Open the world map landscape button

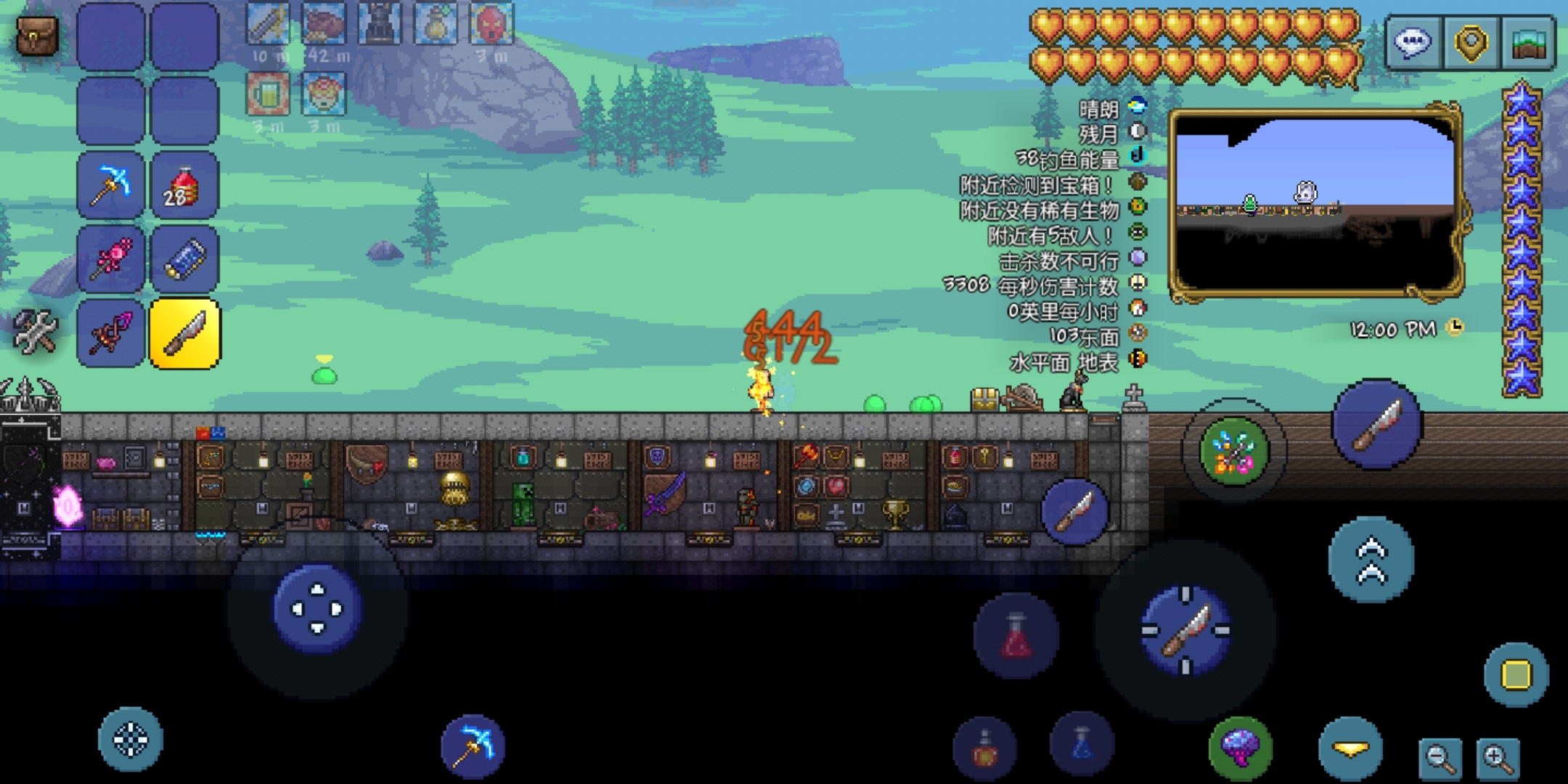pyautogui.click(x=1529, y=43)
